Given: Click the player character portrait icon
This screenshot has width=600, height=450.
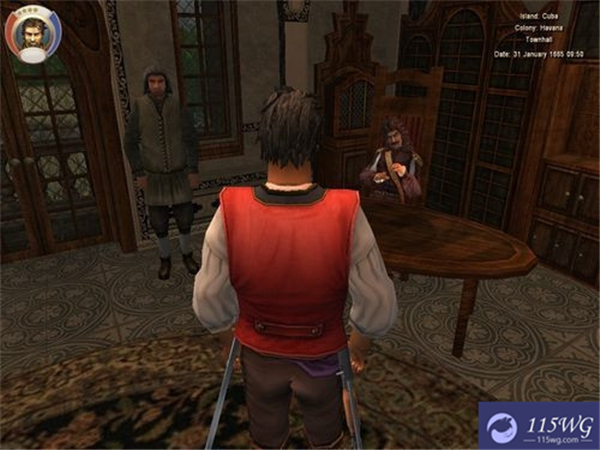Looking at the screenshot, I should click(x=33, y=34).
